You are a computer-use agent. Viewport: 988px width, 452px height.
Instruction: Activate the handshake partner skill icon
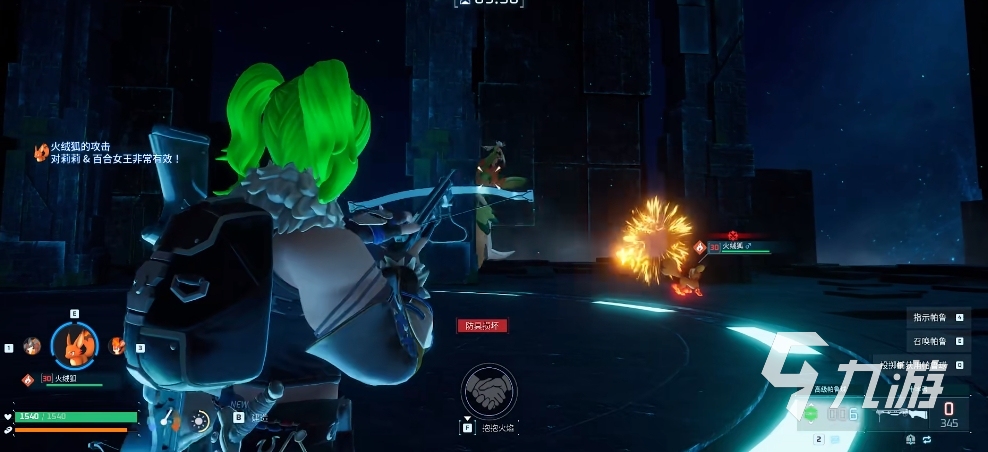[489, 390]
